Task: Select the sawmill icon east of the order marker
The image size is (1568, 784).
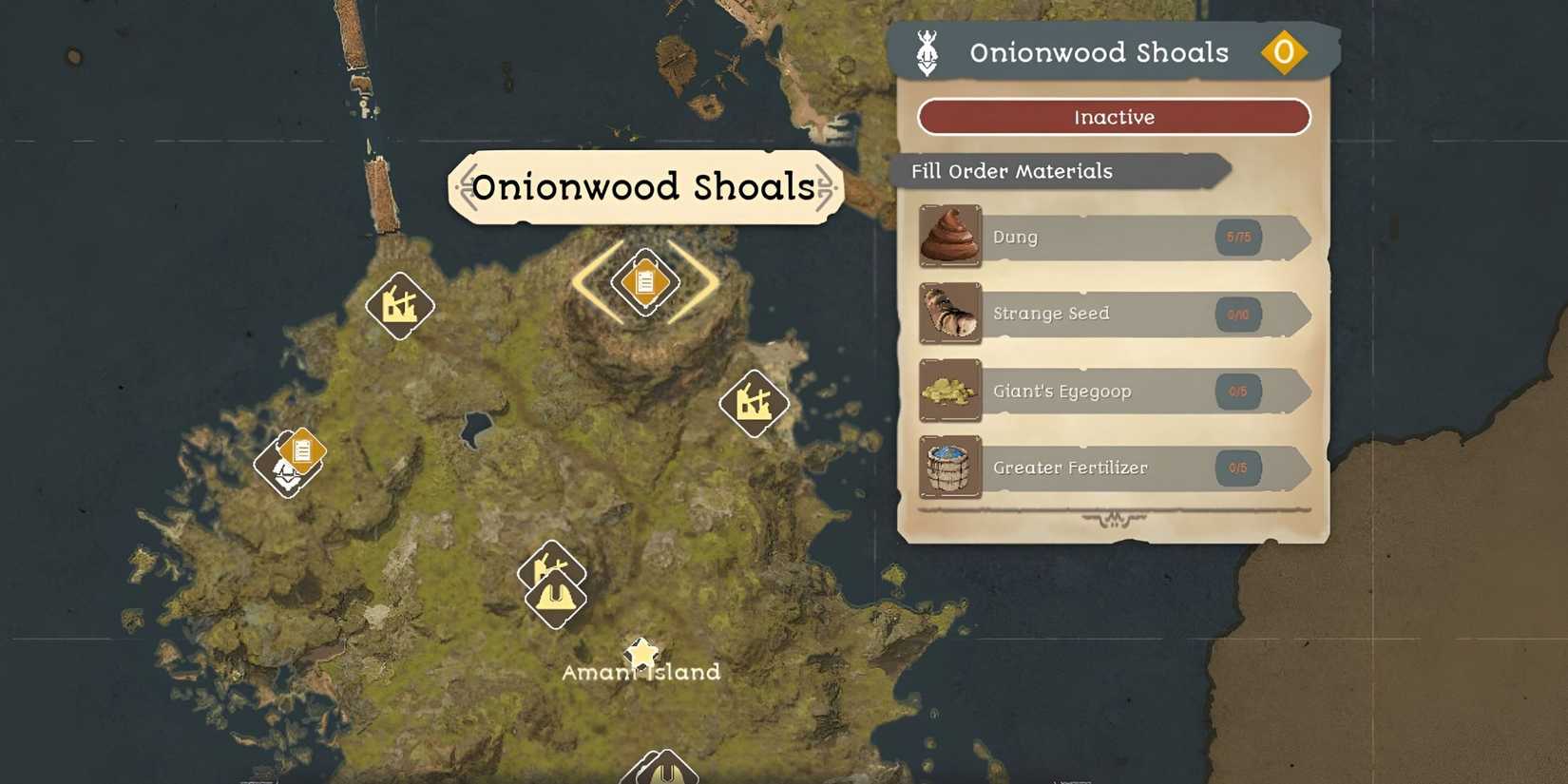Action: coord(755,403)
